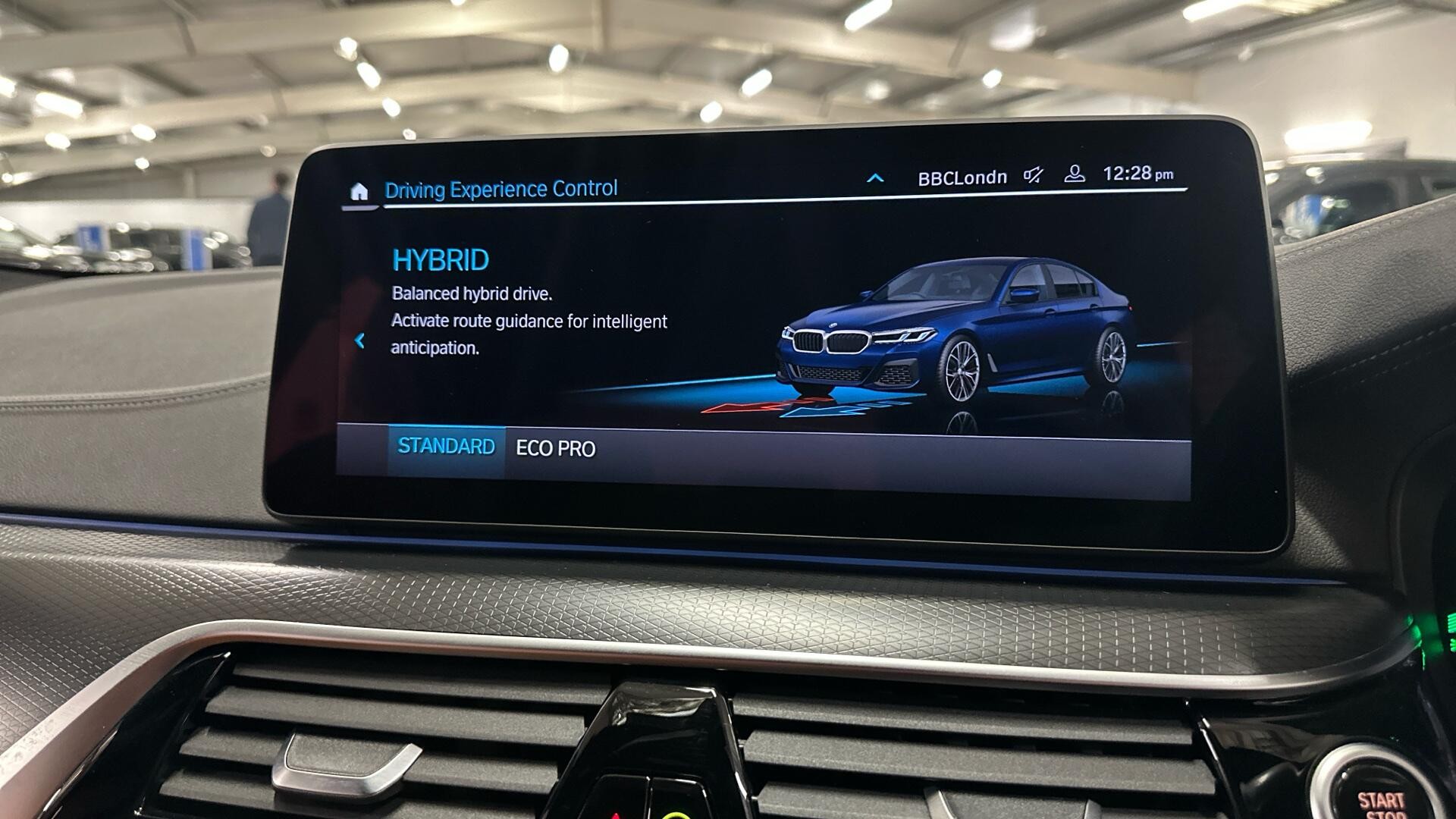
Task: Open the BBCLondn radio station
Action: (962, 178)
